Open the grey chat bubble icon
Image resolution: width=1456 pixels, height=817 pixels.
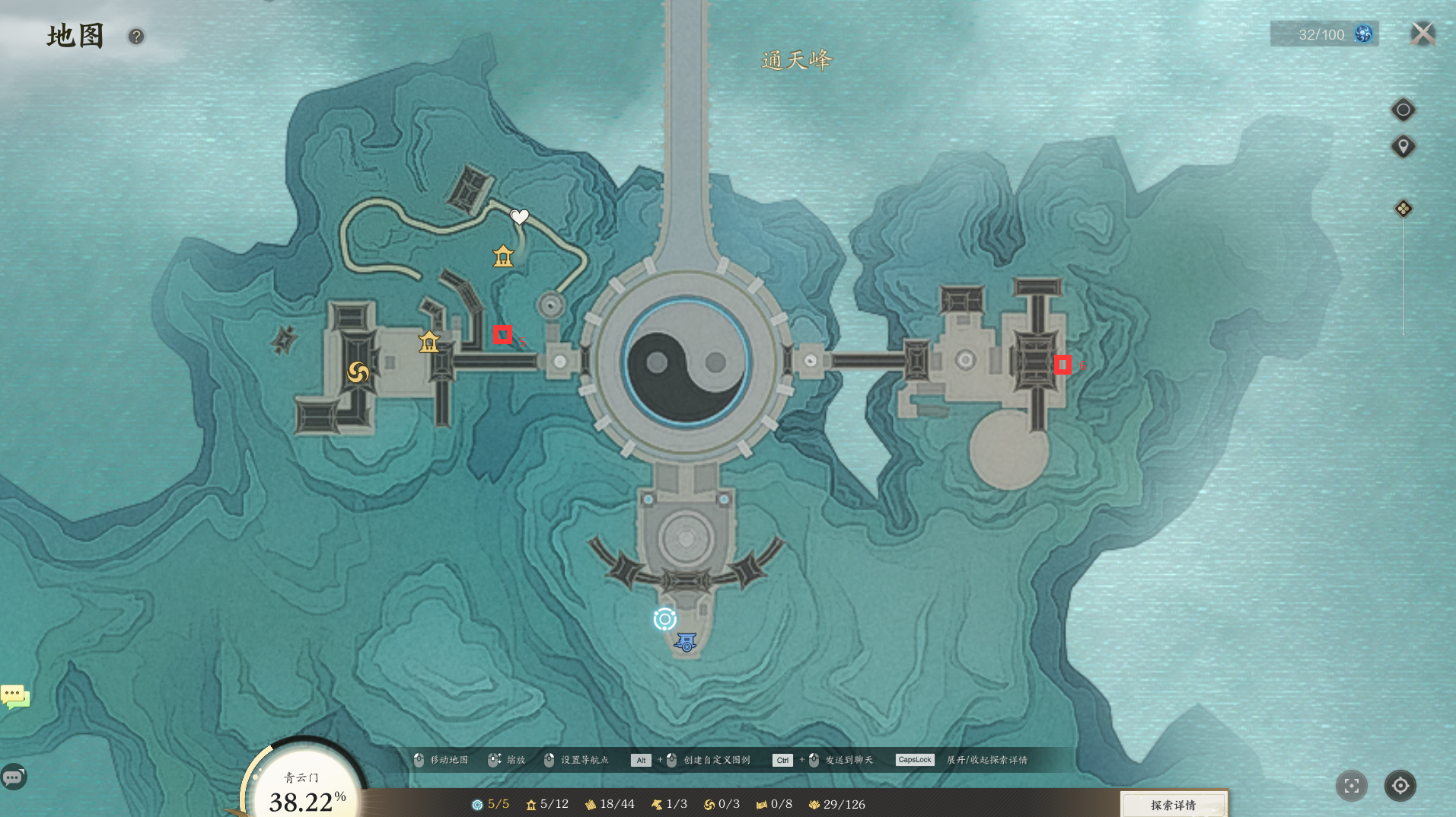(14, 777)
